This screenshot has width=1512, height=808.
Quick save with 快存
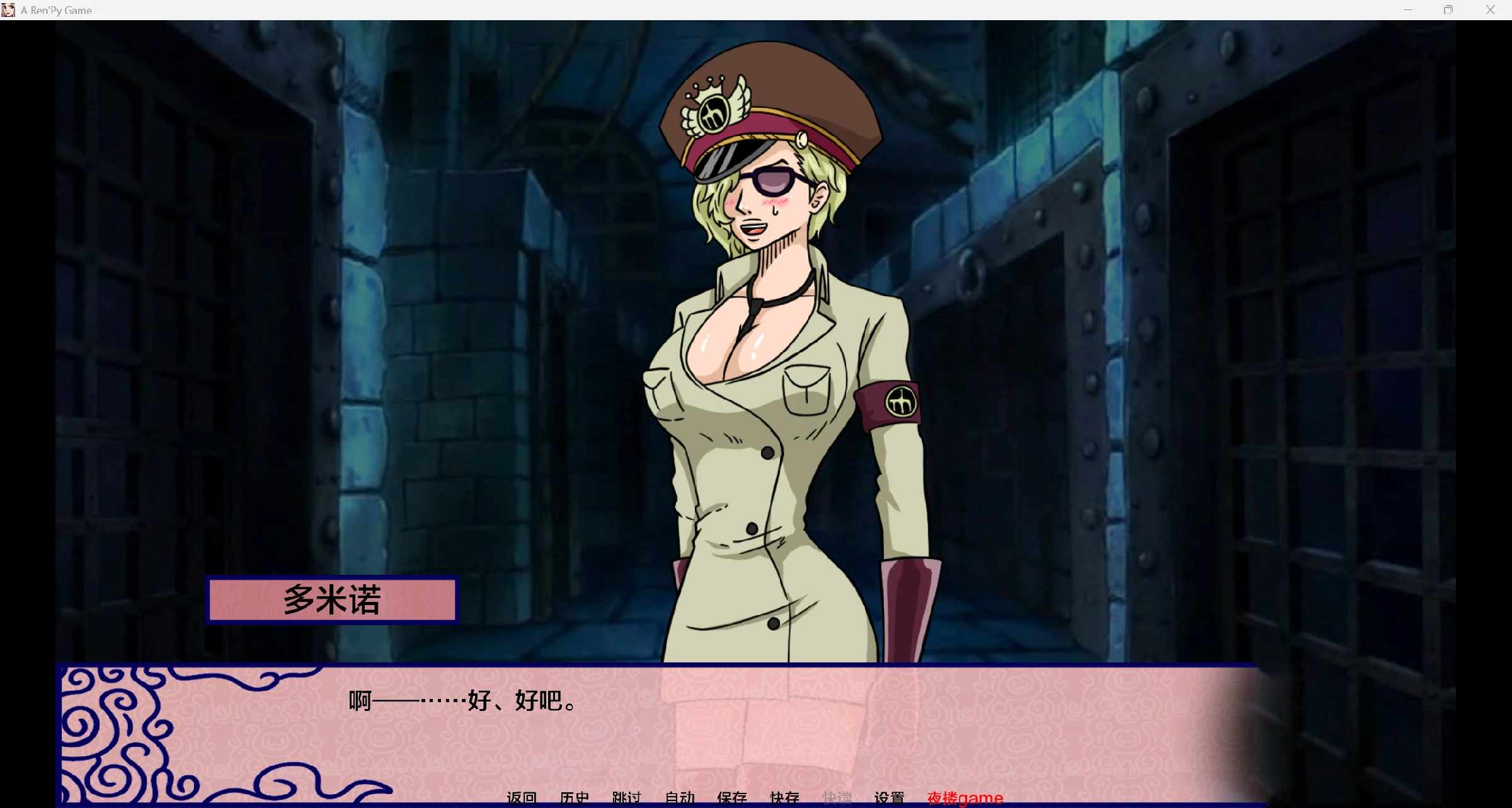(x=785, y=798)
